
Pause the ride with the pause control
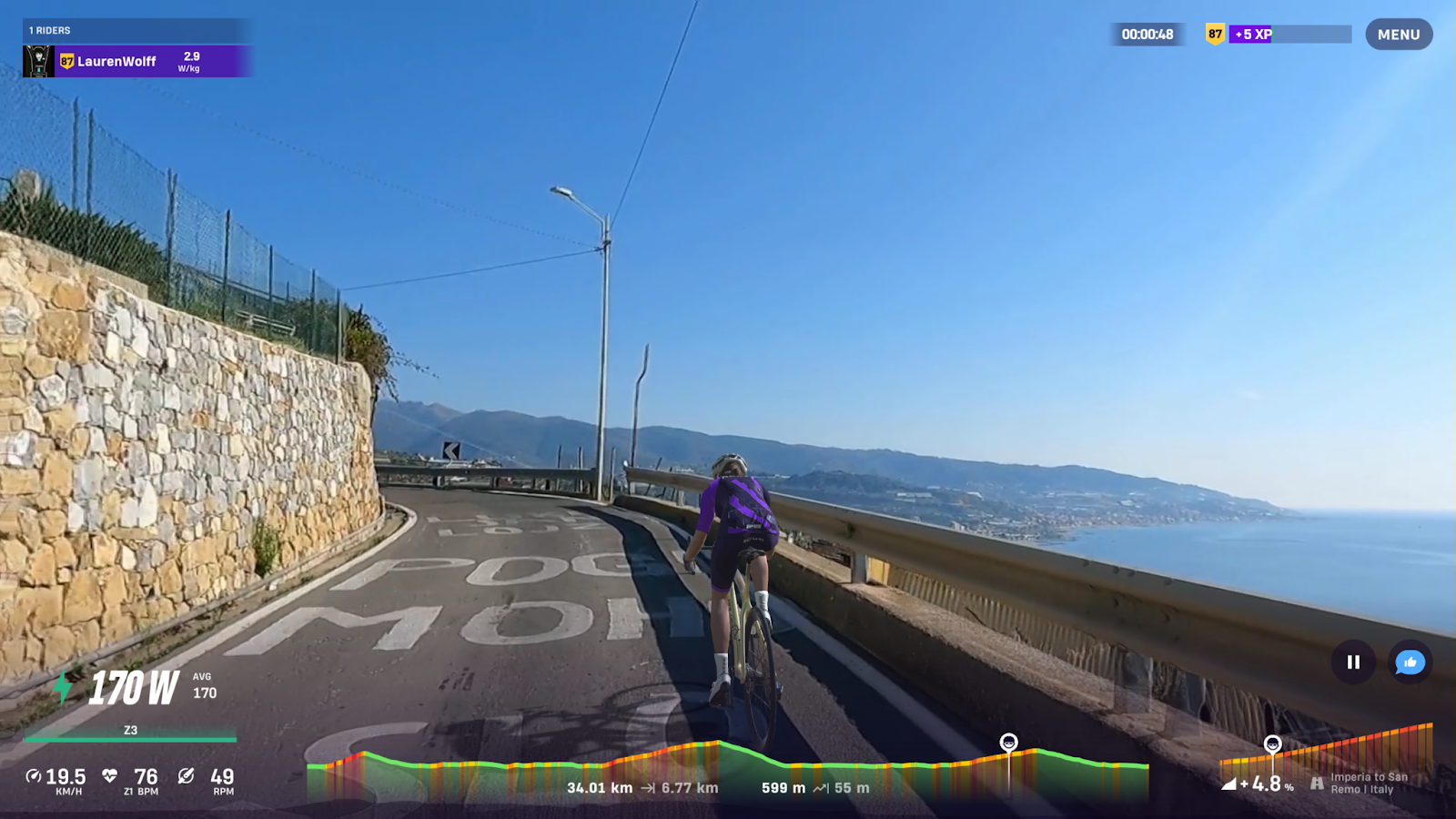click(x=1354, y=663)
